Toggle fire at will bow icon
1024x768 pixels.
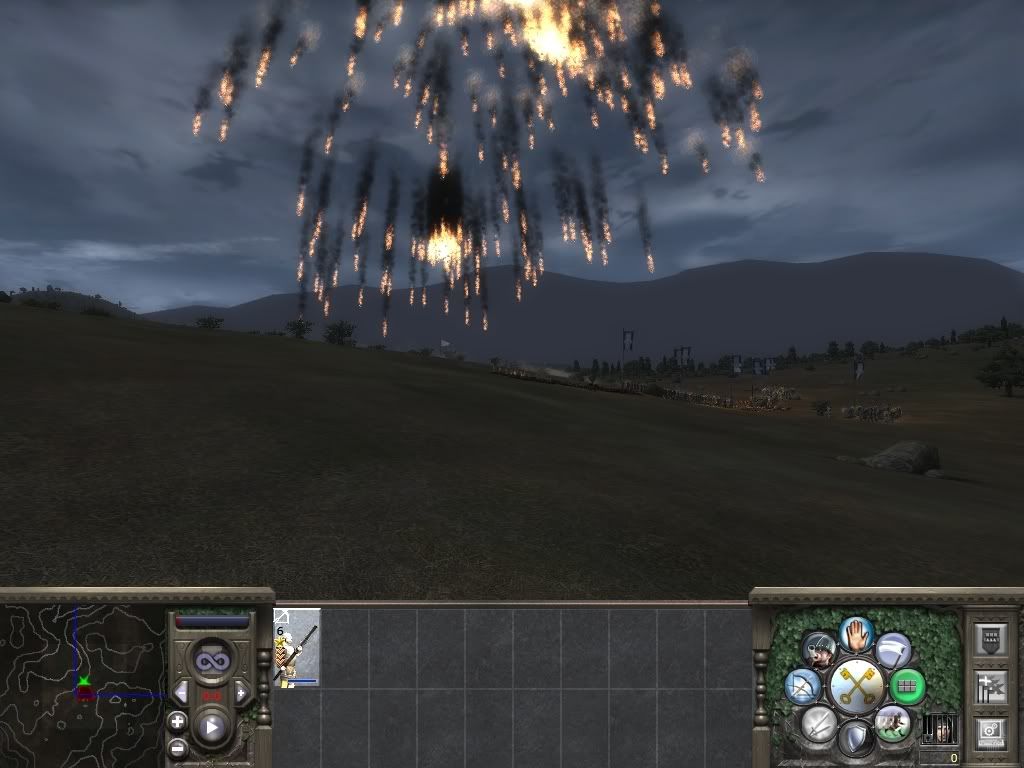click(803, 687)
